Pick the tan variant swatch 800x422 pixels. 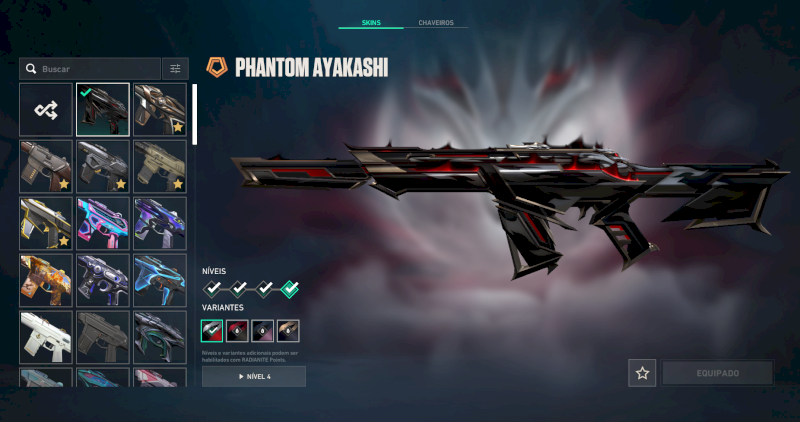point(288,331)
